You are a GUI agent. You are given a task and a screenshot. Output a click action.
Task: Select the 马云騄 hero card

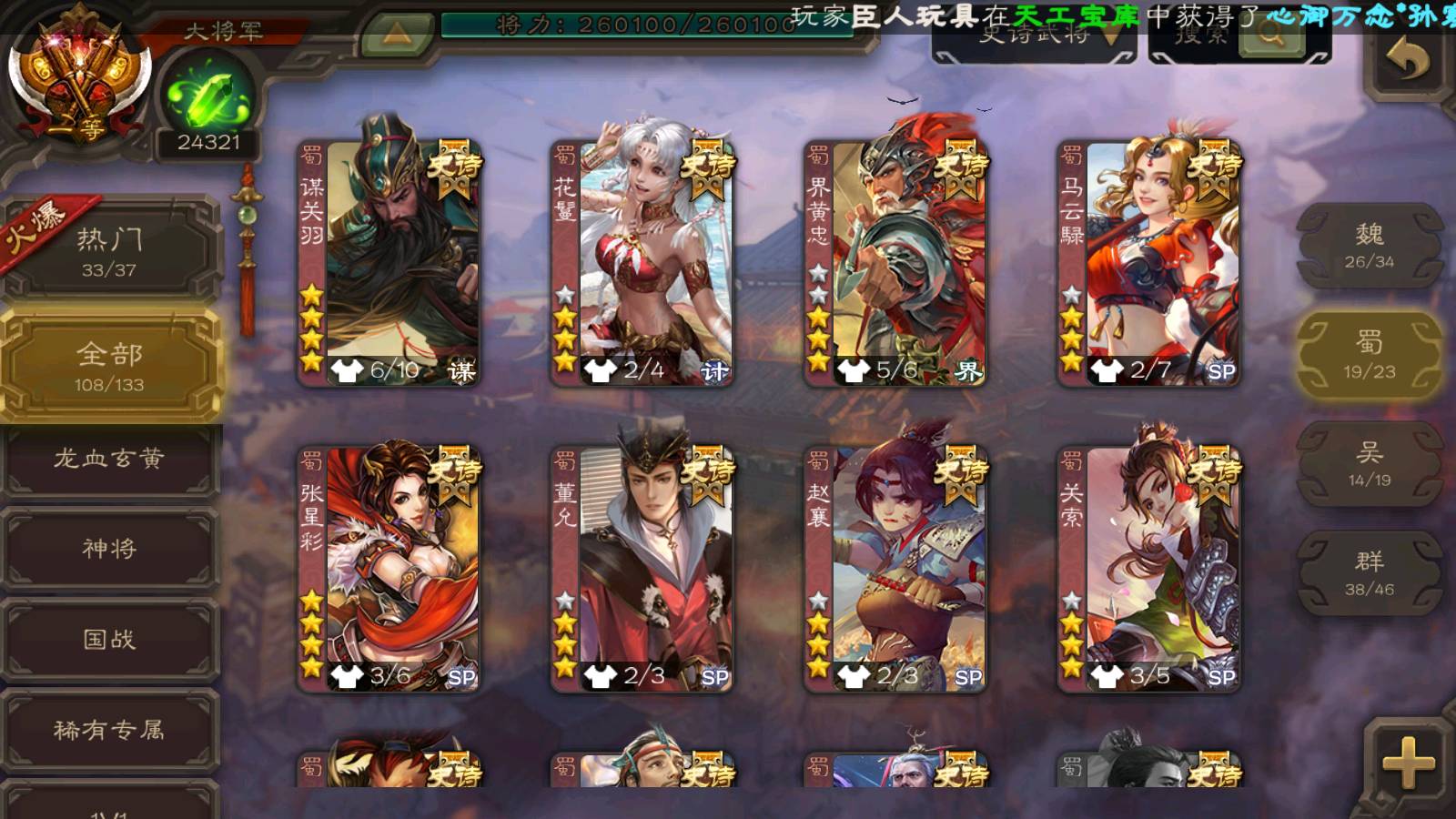(x=1149, y=262)
